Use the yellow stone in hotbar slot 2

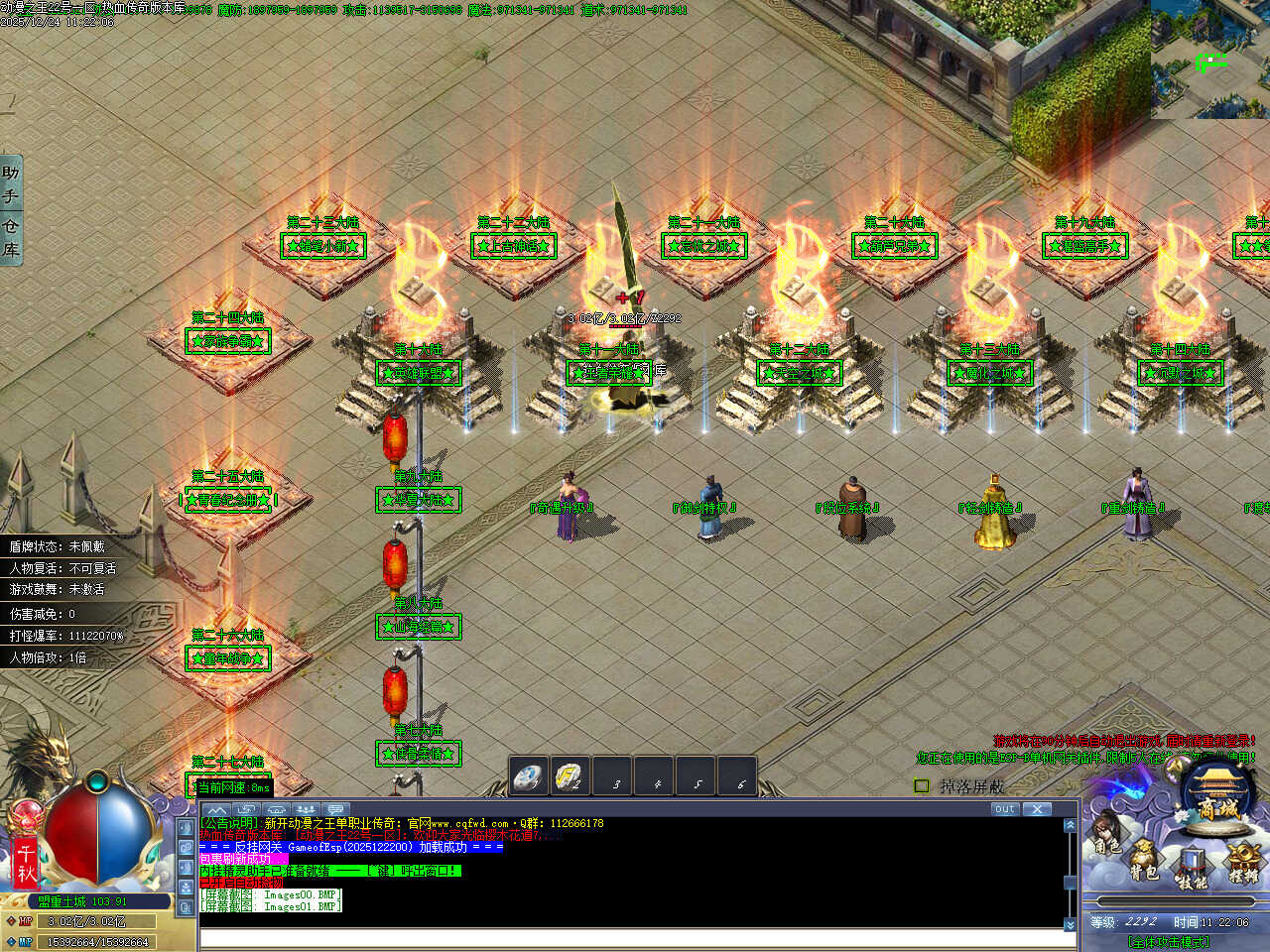[x=571, y=777]
